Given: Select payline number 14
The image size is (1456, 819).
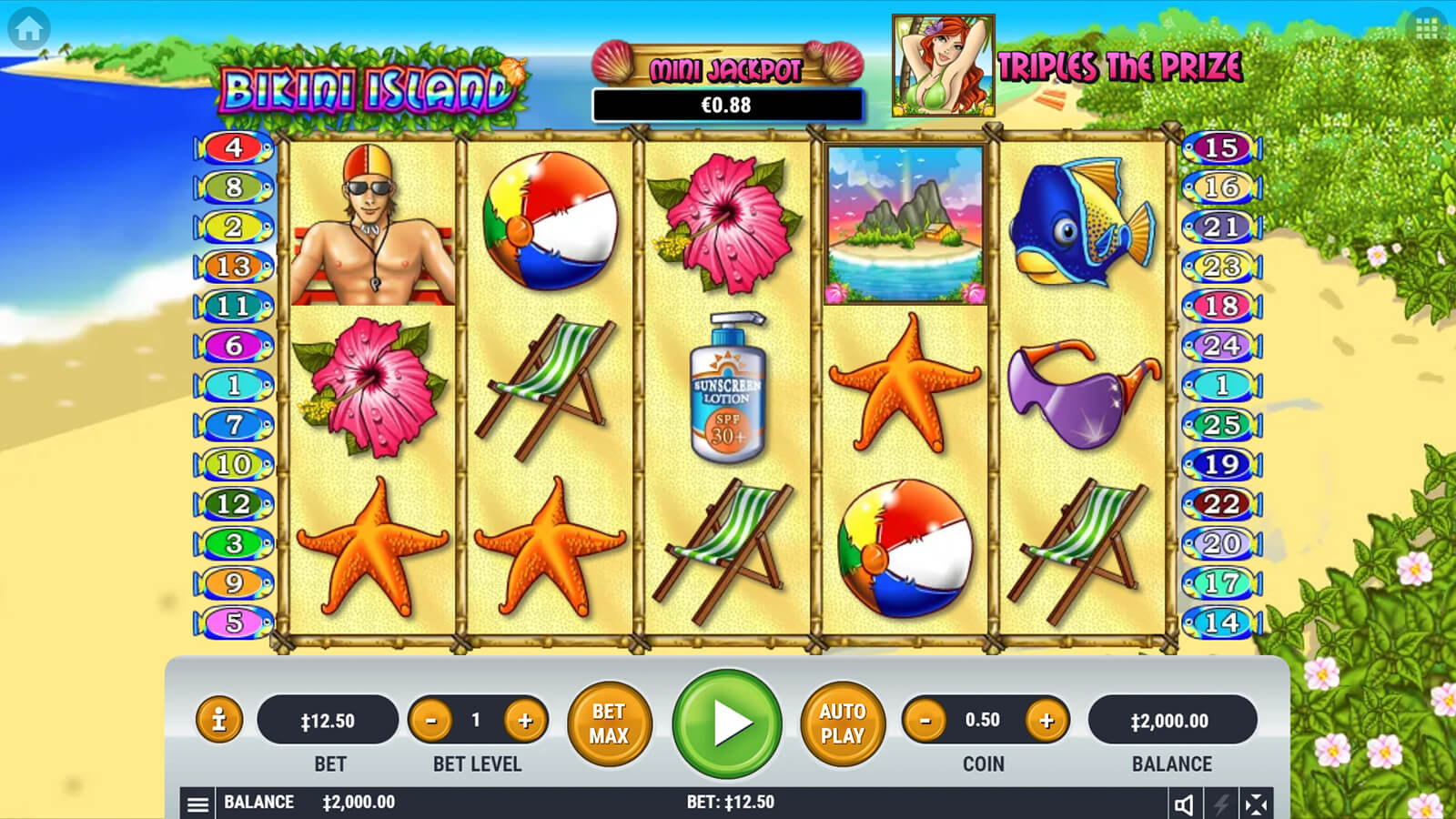Looking at the screenshot, I should click(x=1221, y=622).
